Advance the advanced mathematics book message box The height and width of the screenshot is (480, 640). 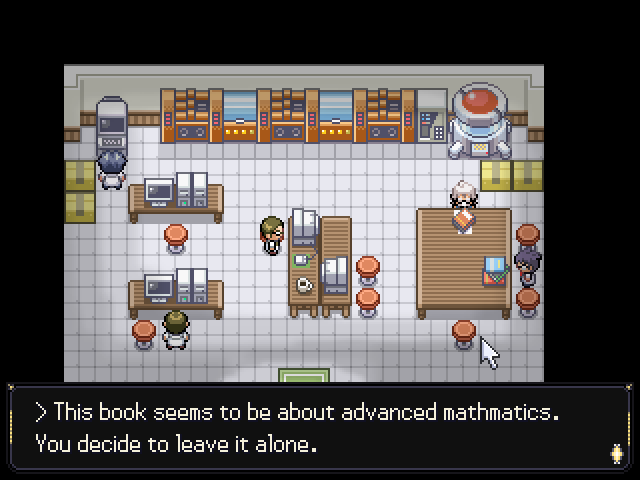(x=320, y=427)
